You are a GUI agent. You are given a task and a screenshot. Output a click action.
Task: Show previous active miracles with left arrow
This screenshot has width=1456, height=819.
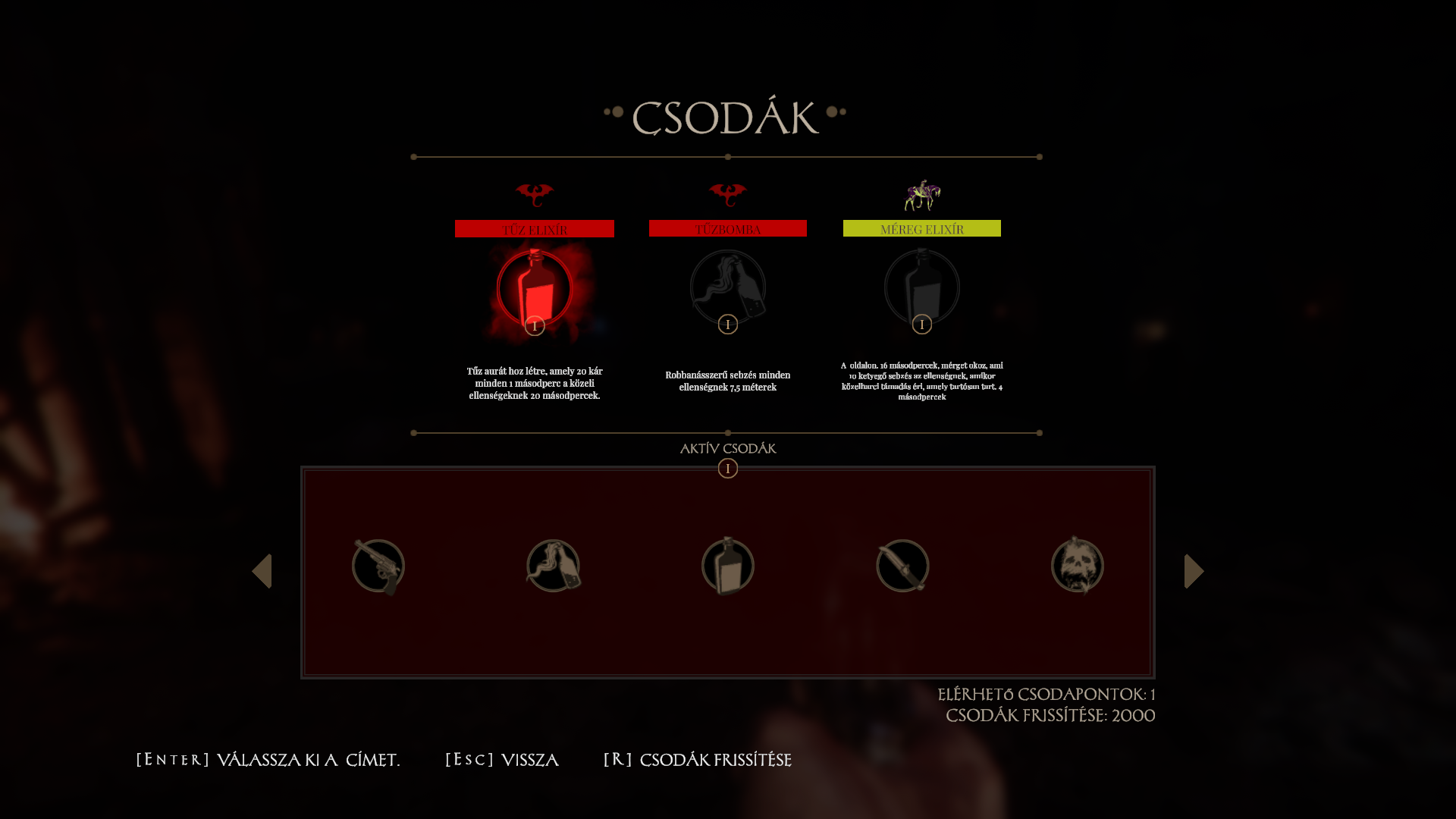click(262, 571)
